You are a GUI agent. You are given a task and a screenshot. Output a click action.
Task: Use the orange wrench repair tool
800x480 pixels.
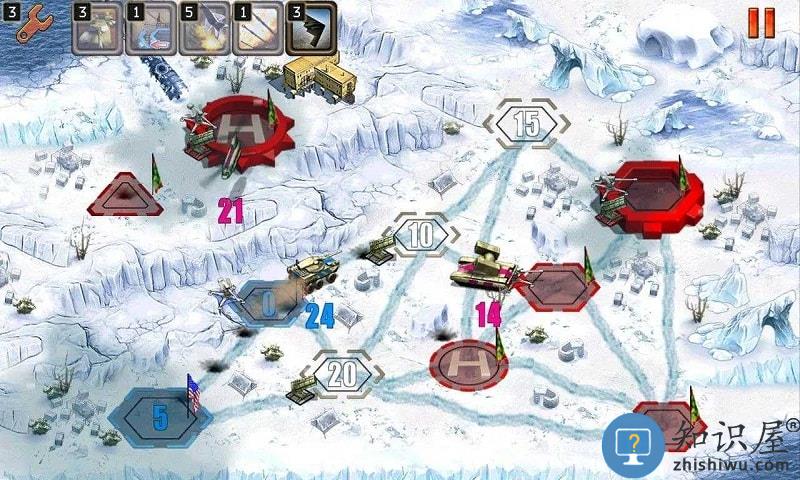[30, 24]
